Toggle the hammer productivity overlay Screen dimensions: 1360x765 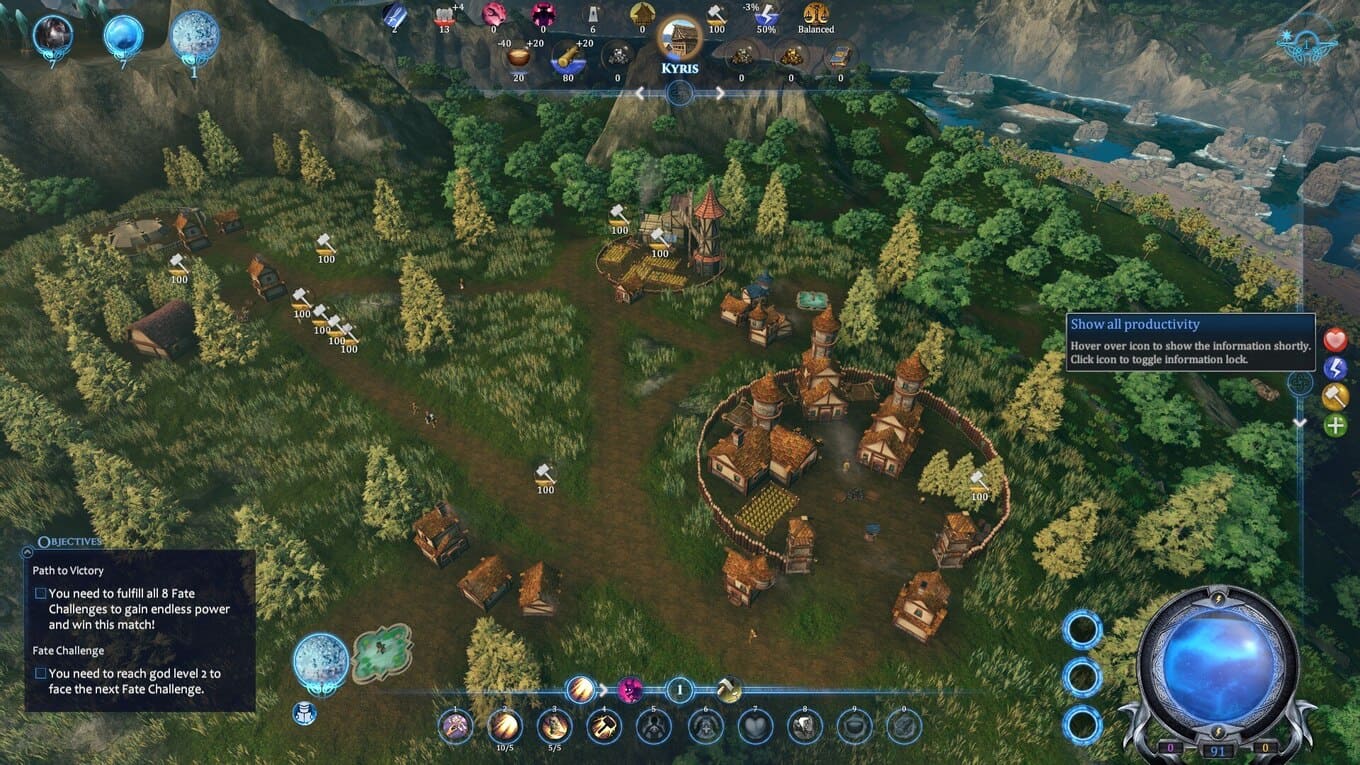click(1335, 397)
